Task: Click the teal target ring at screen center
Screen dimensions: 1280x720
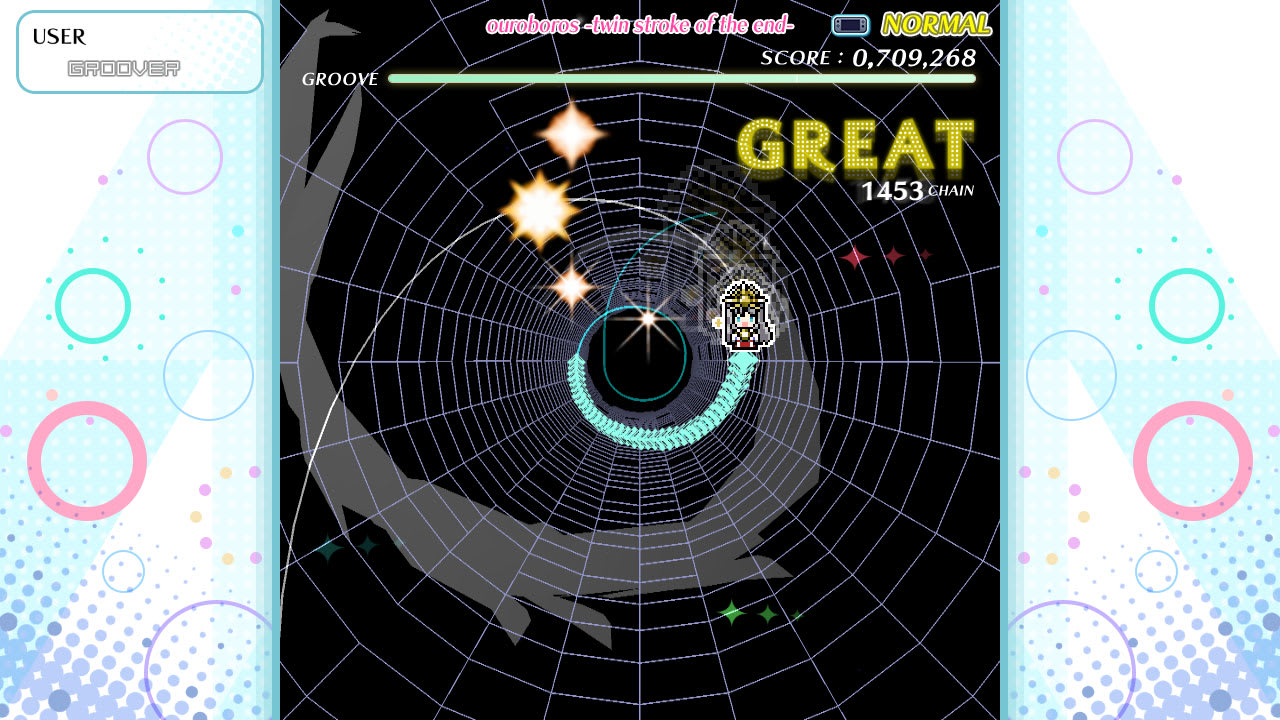Action: click(x=645, y=355)
